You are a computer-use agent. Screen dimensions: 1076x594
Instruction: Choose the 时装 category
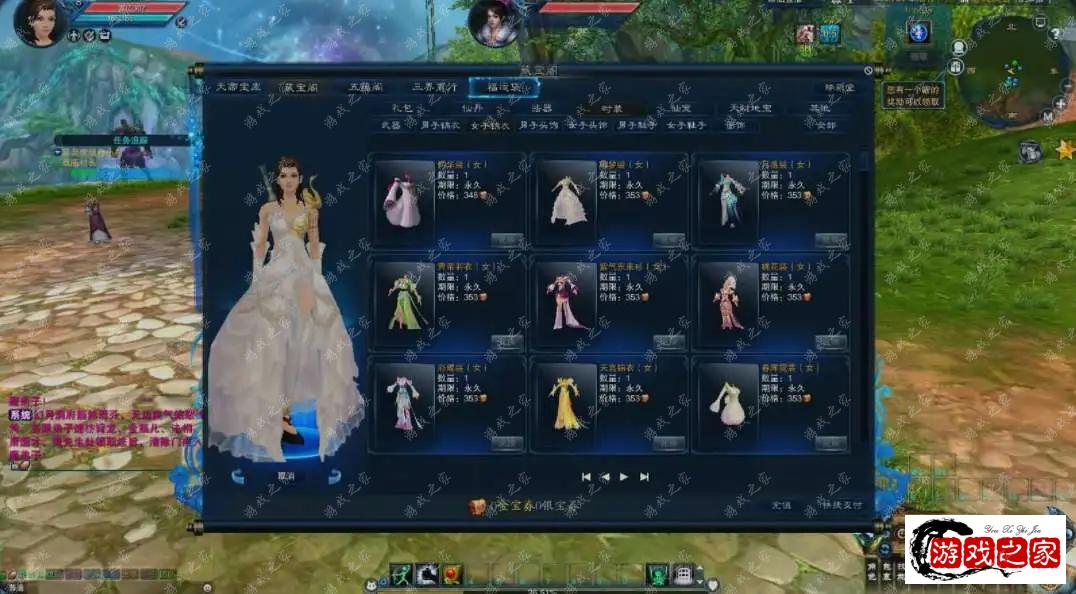click(611, 107)
